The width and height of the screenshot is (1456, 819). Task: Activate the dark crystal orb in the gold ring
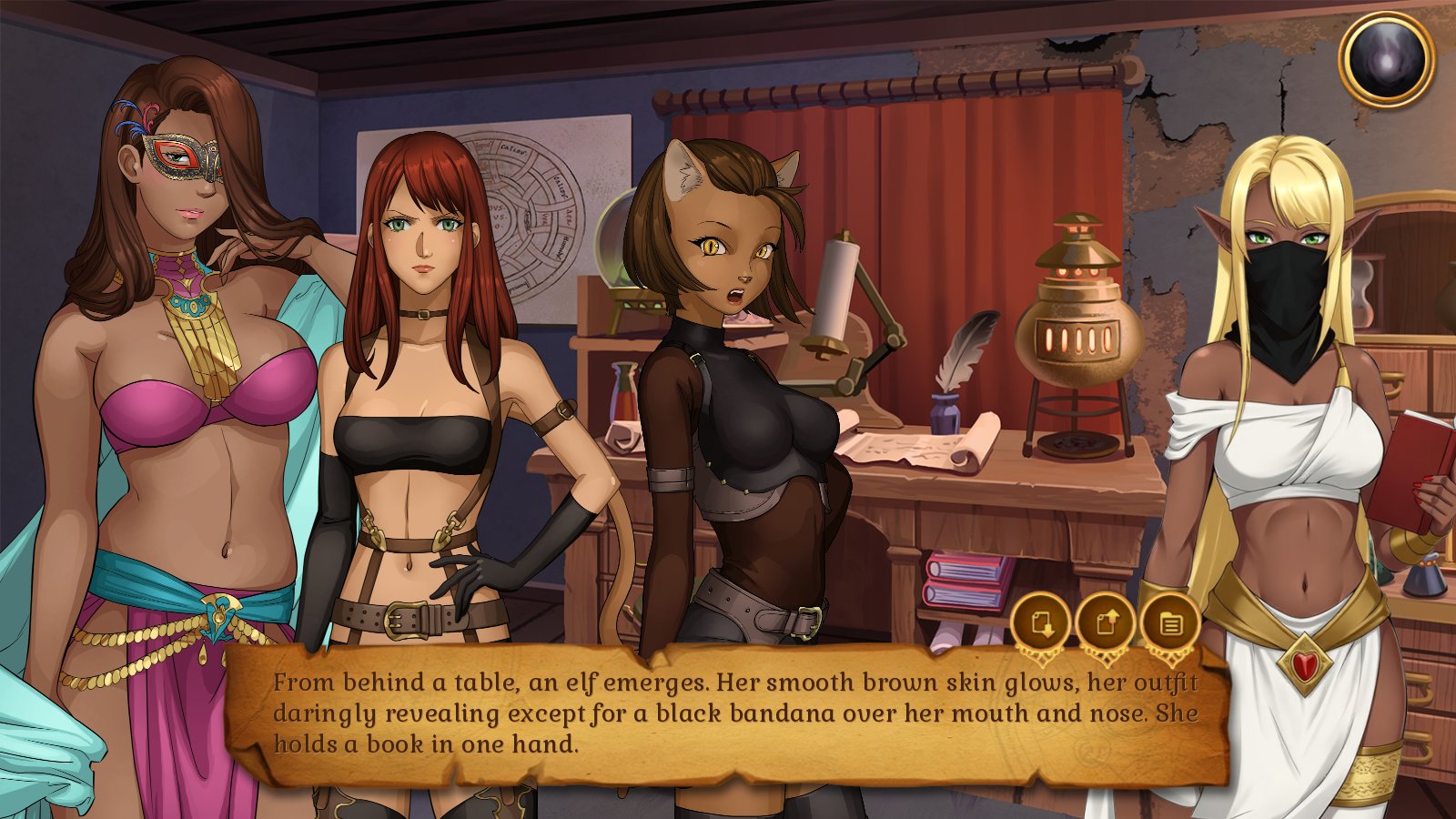point(1386,60)
